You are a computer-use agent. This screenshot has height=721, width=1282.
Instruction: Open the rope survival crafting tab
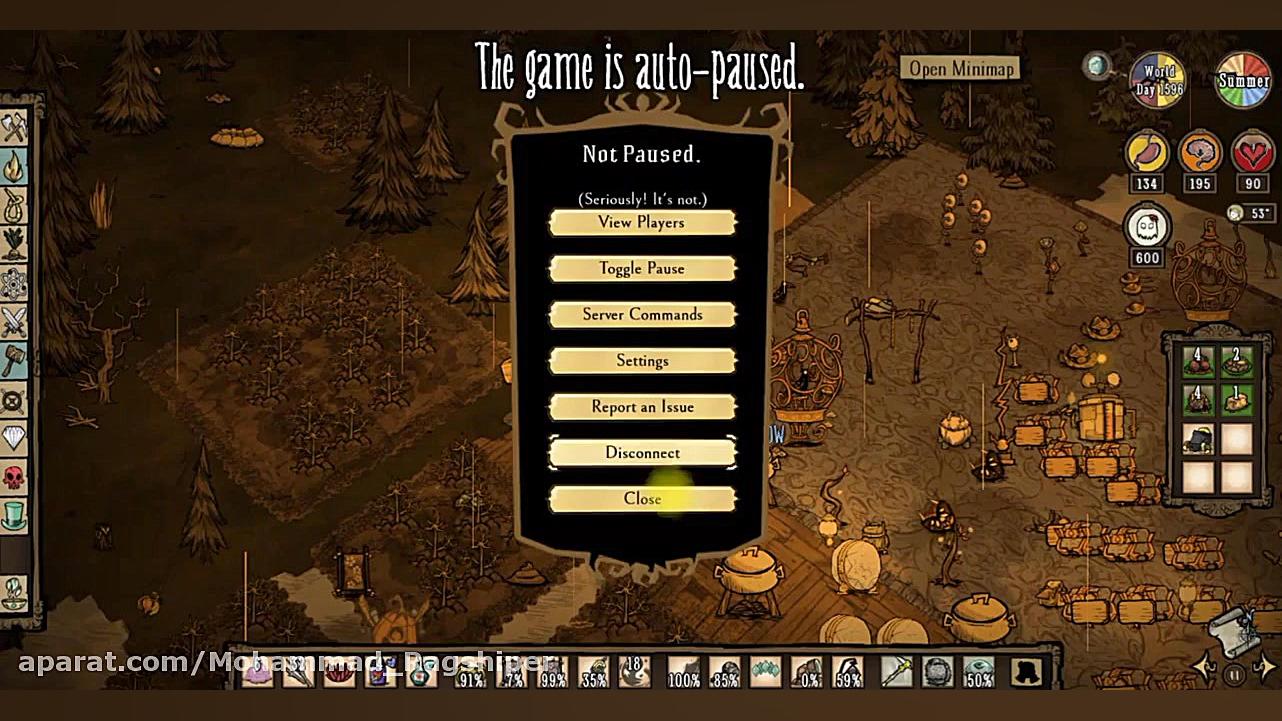(x=14, y=204)
